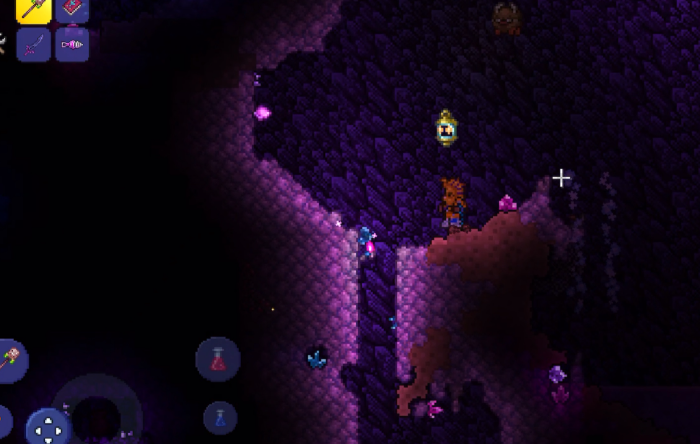This screenshot has height=444, width=700.
Task: Use the blue mana potion quick button
Action: pyautogui.click(x=220, y=418)
